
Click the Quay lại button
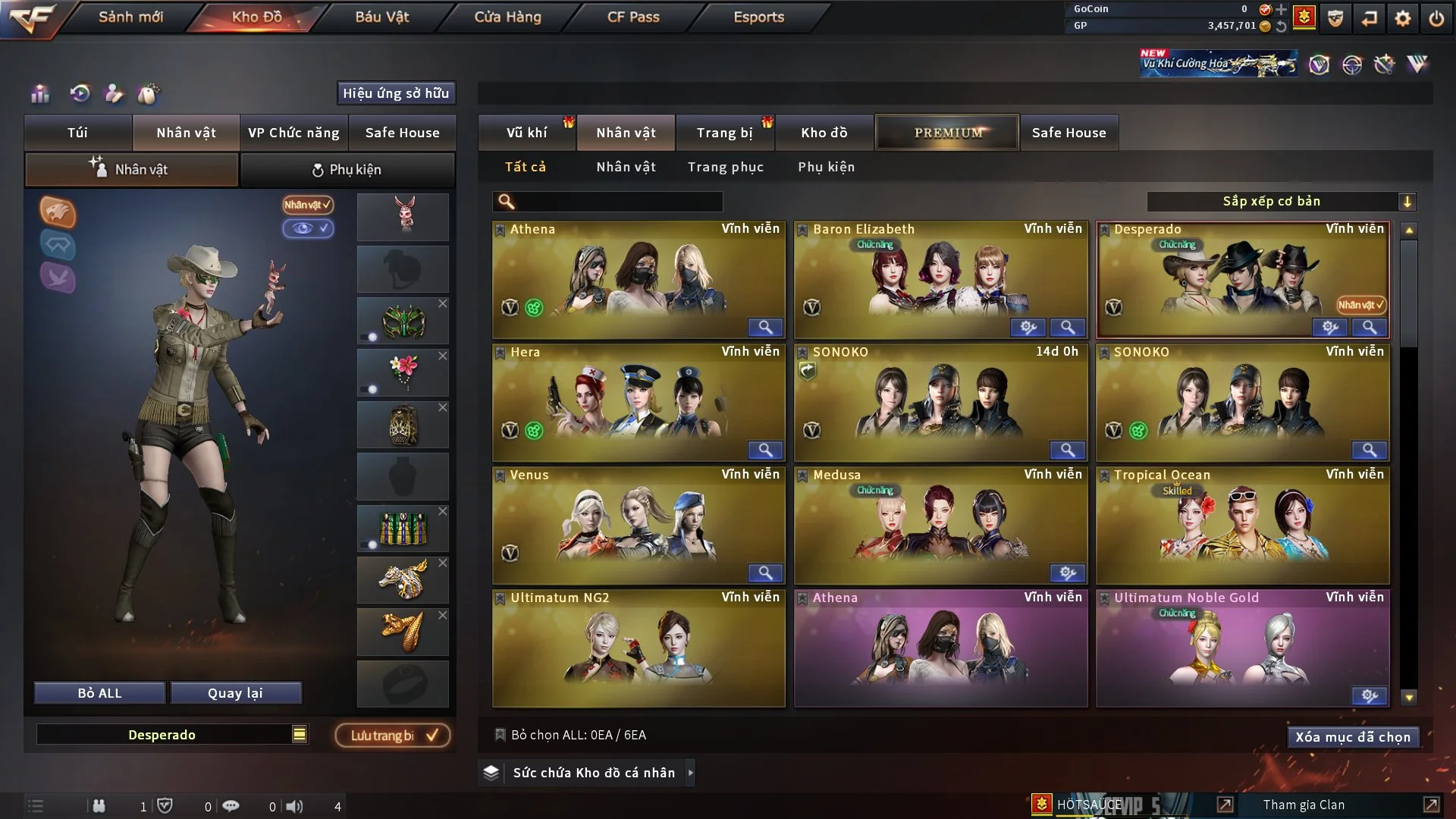(x=235, y=693)
